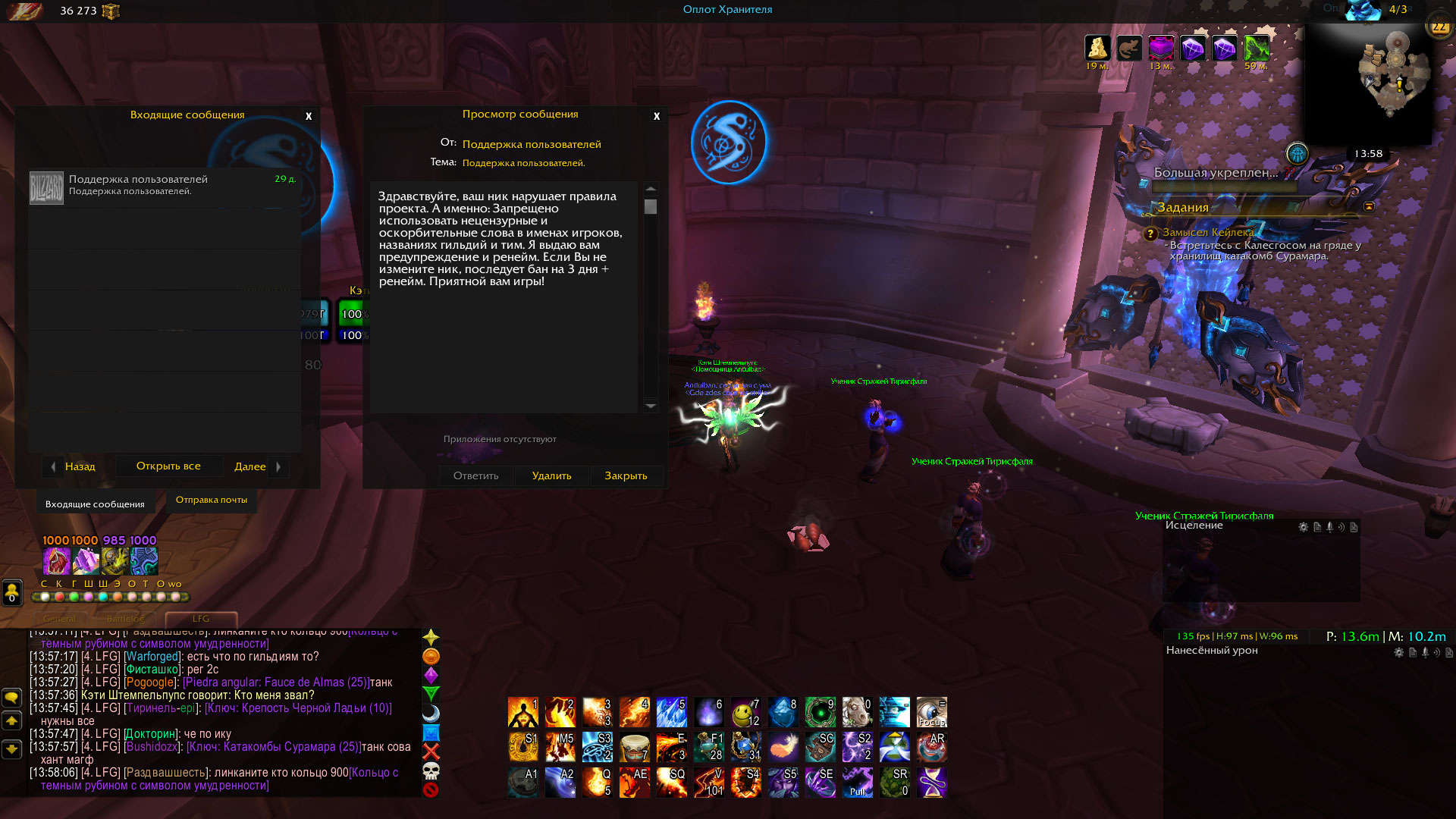Choose the red cross raid marker
Screen dimensions: 1456x819
click(431, 752)
